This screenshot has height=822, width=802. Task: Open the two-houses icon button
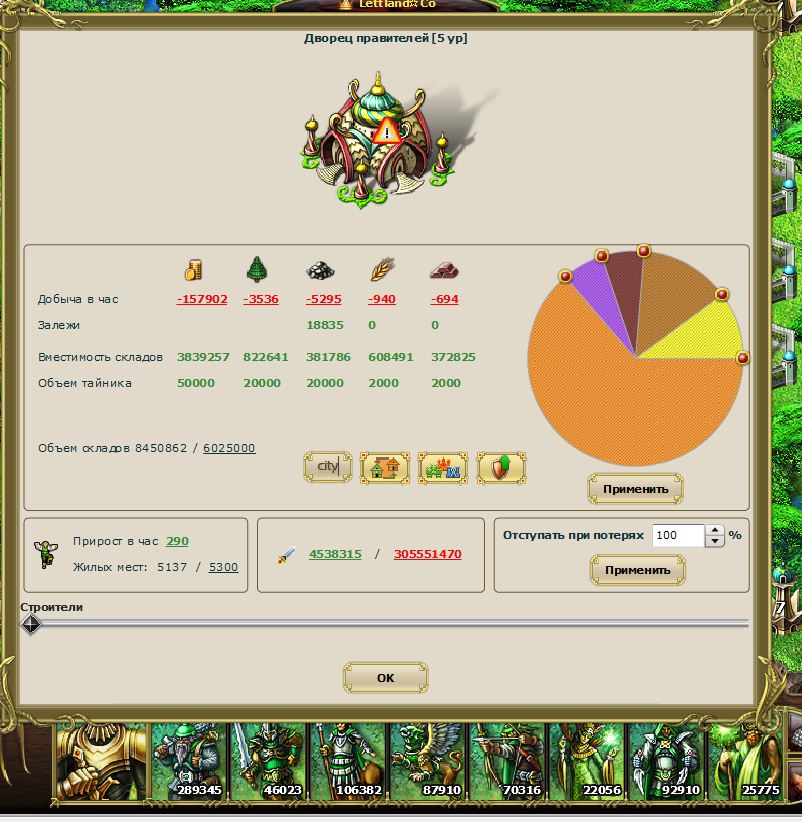click(x=385, y=467)
